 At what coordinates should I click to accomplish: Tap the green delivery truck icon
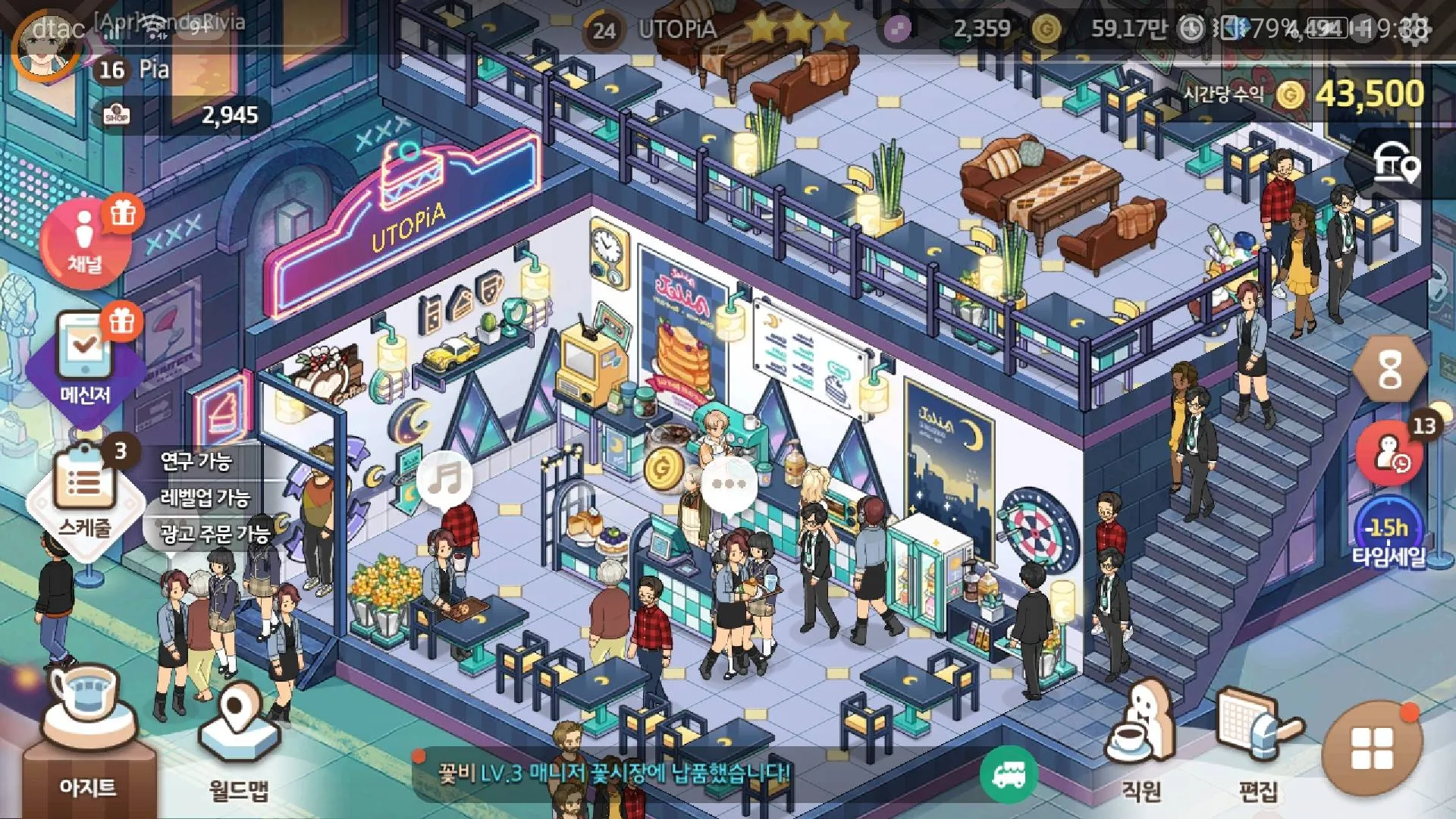pyautogui.click(x=1009, y=773)
